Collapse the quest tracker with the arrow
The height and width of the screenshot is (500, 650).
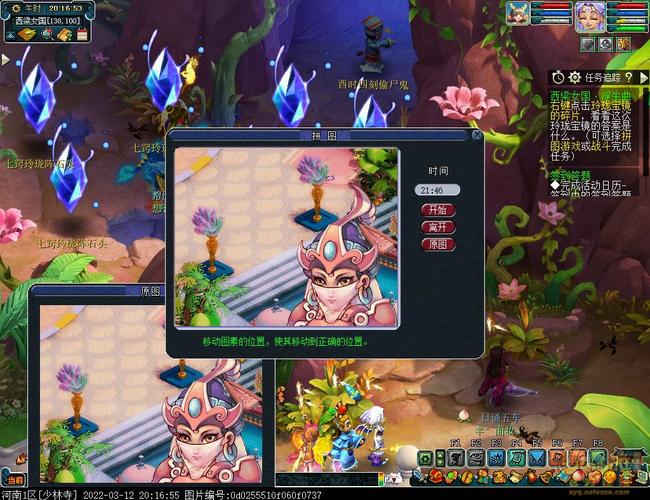coord(642,77)
